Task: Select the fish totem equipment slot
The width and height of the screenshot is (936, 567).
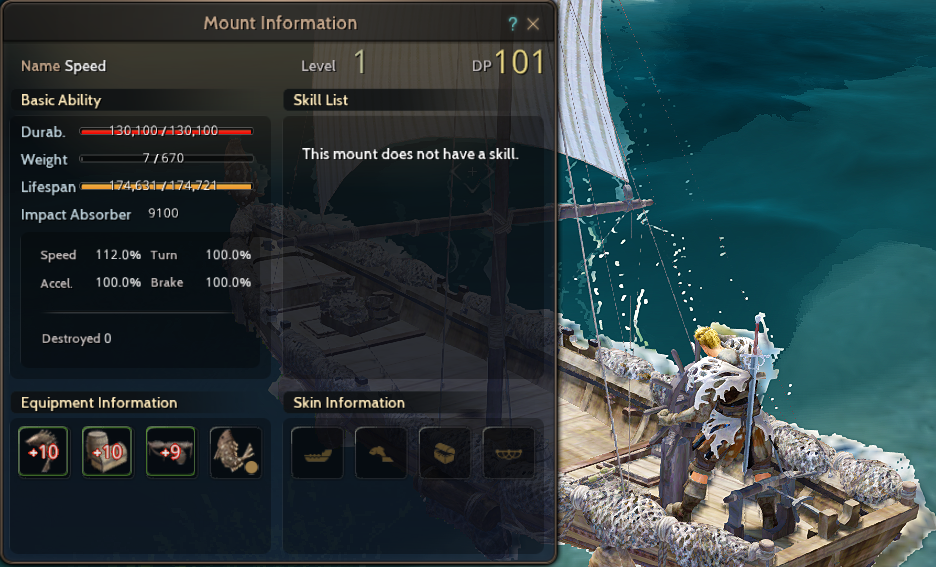Action: 235,452
